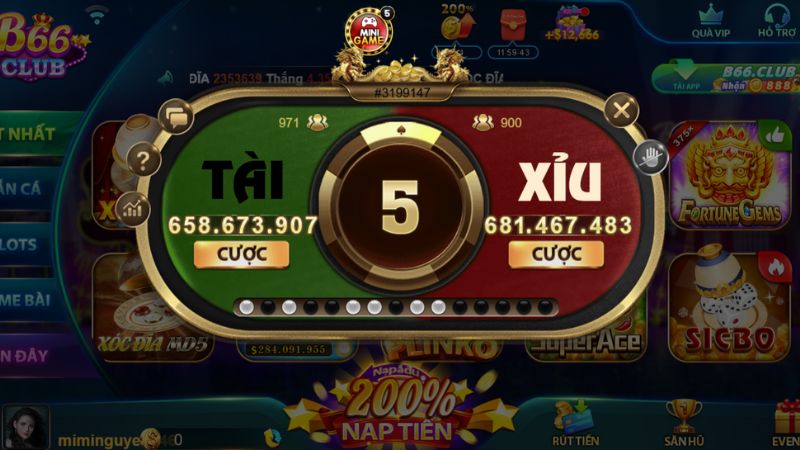This screenshot has width=800, height=450.
Task: Close the Tài Xỉu mini game panel
Action: pos(622,109)
